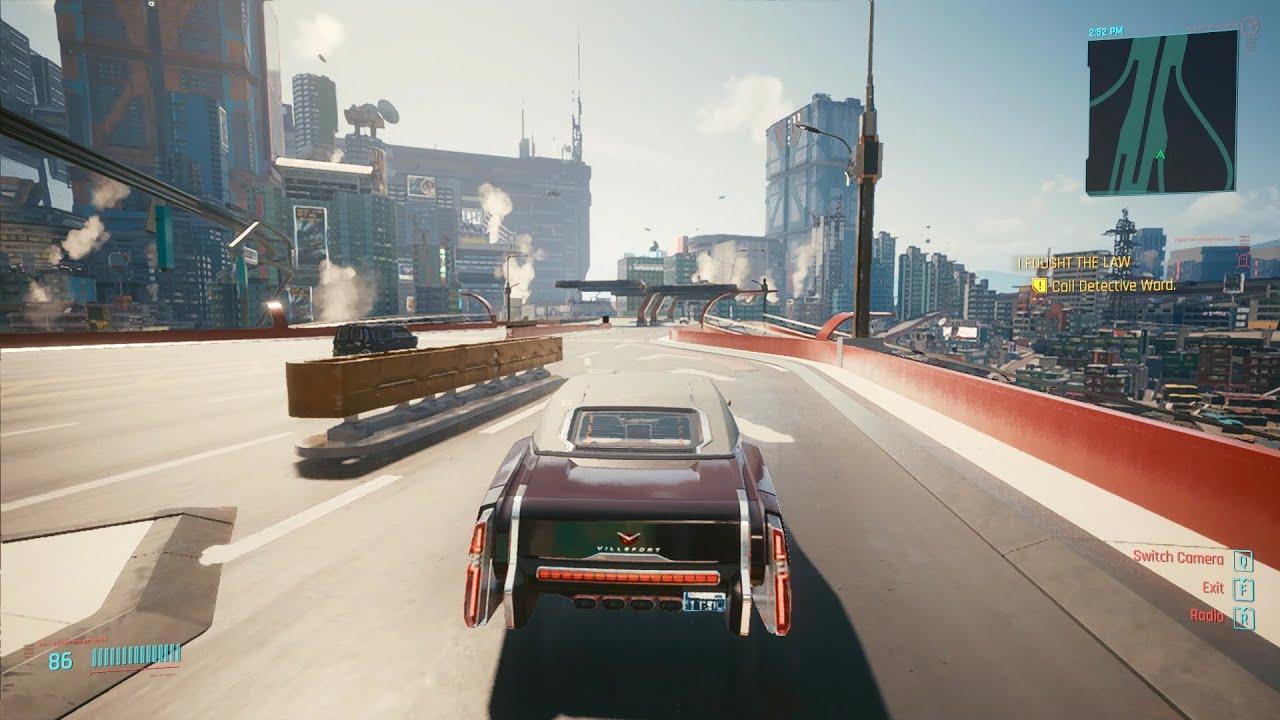The image size is (1280, 720).
Task: Click the Radio R key icon
Action: point(1244,619)
